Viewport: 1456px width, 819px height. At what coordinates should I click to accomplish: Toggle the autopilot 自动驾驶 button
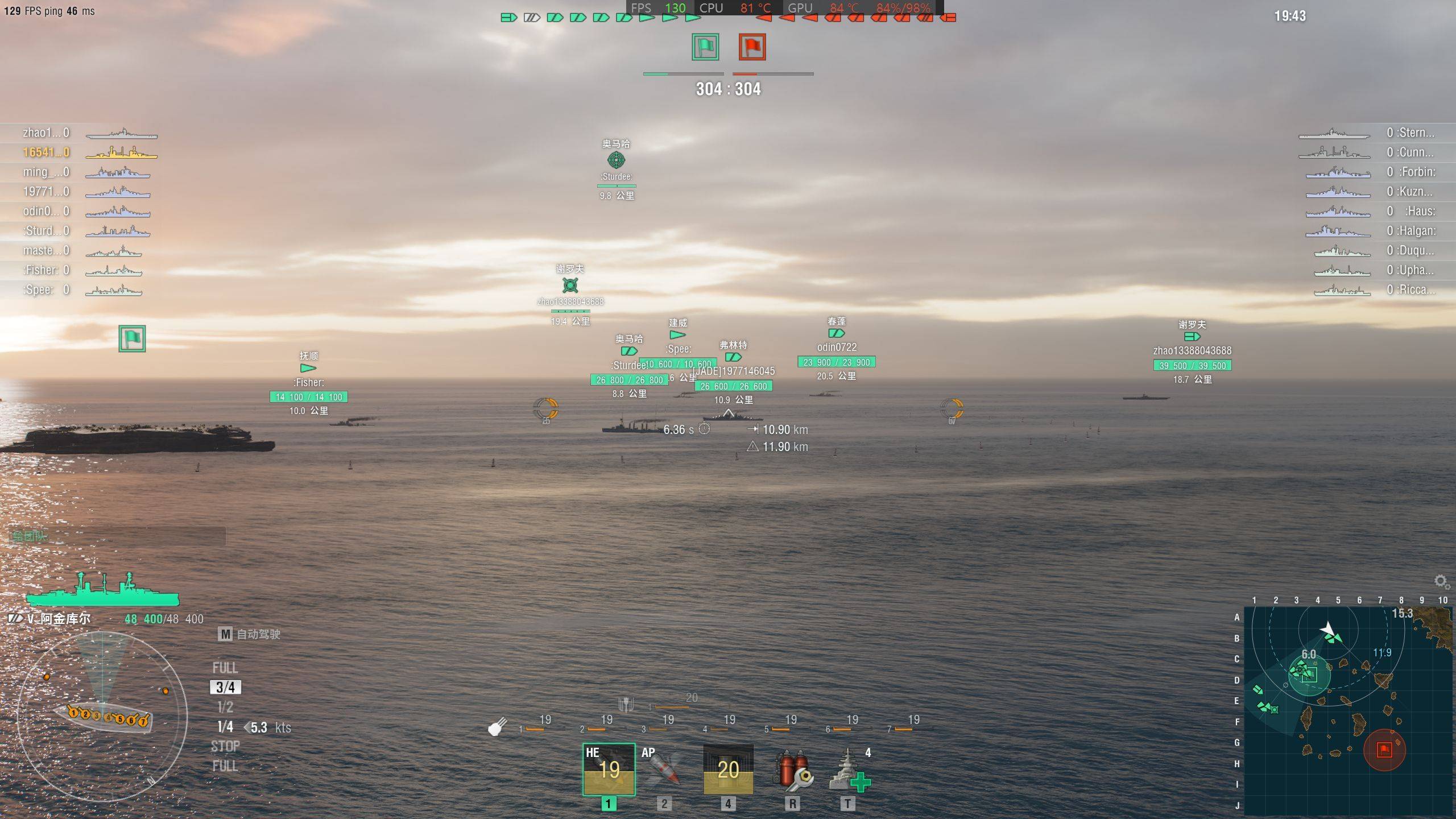point(249,634)
